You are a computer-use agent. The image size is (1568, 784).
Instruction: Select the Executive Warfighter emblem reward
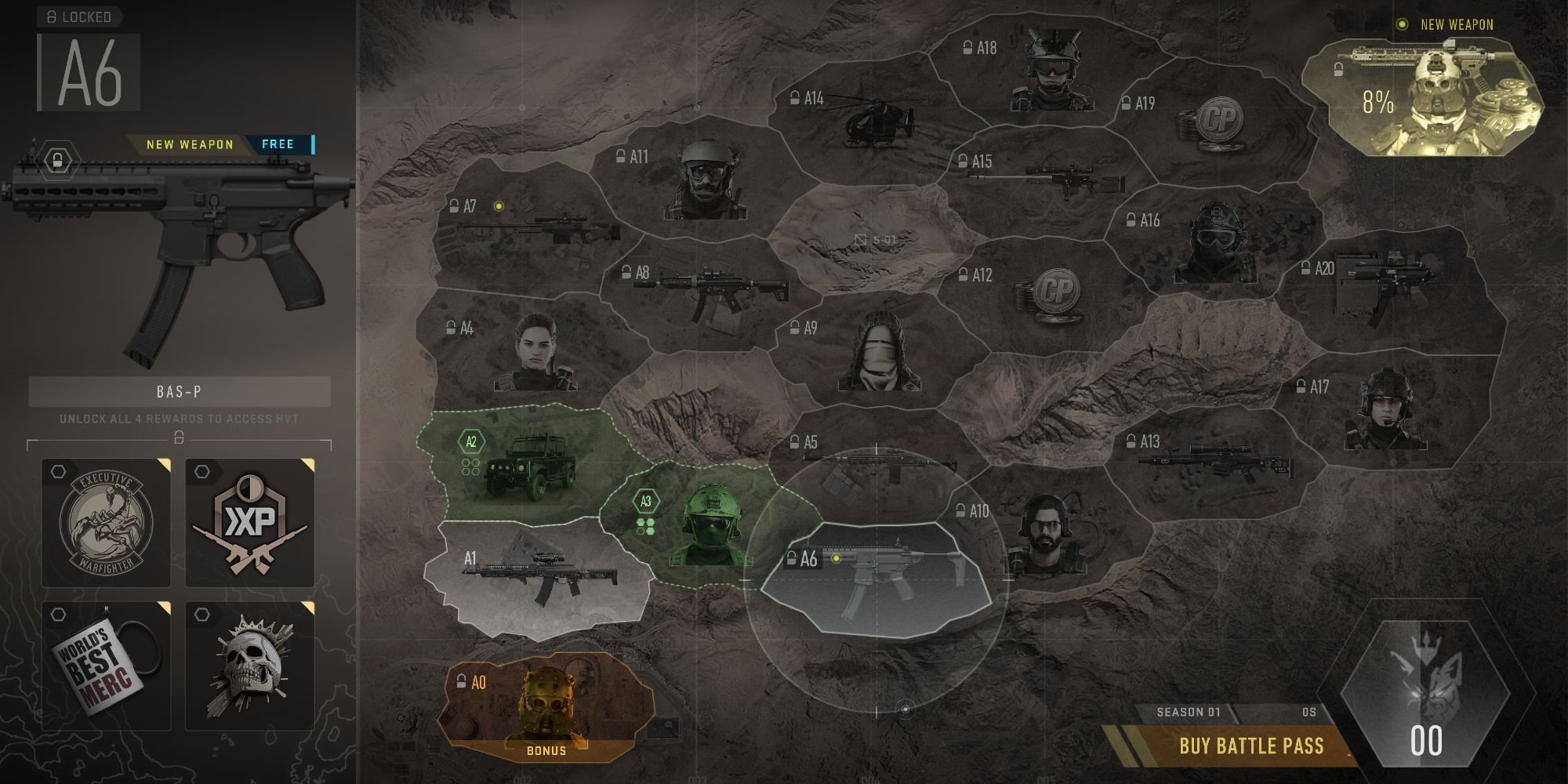[106, 522]
